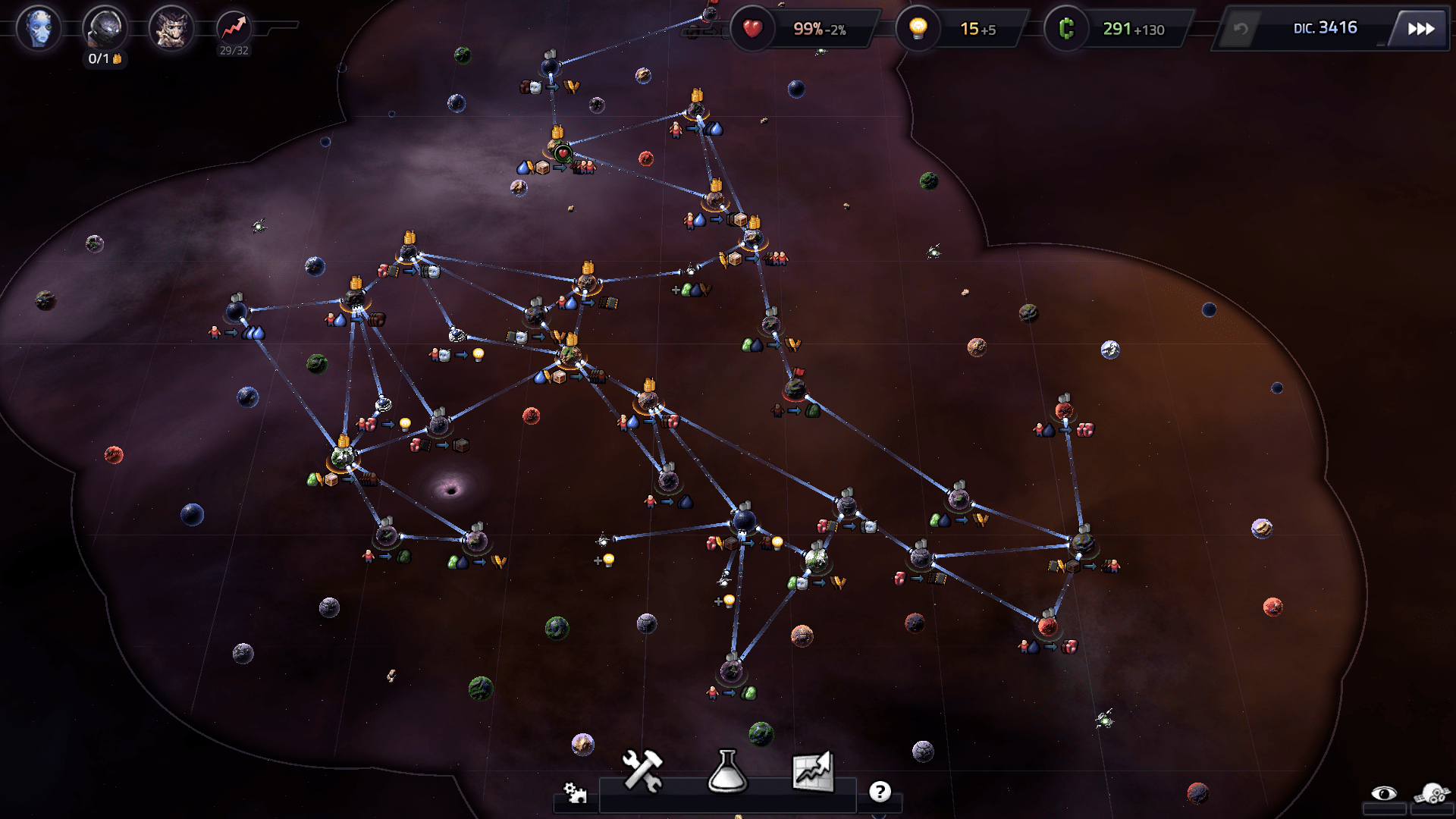Click the red rising arrow objective icon

[x=234, y=28]
